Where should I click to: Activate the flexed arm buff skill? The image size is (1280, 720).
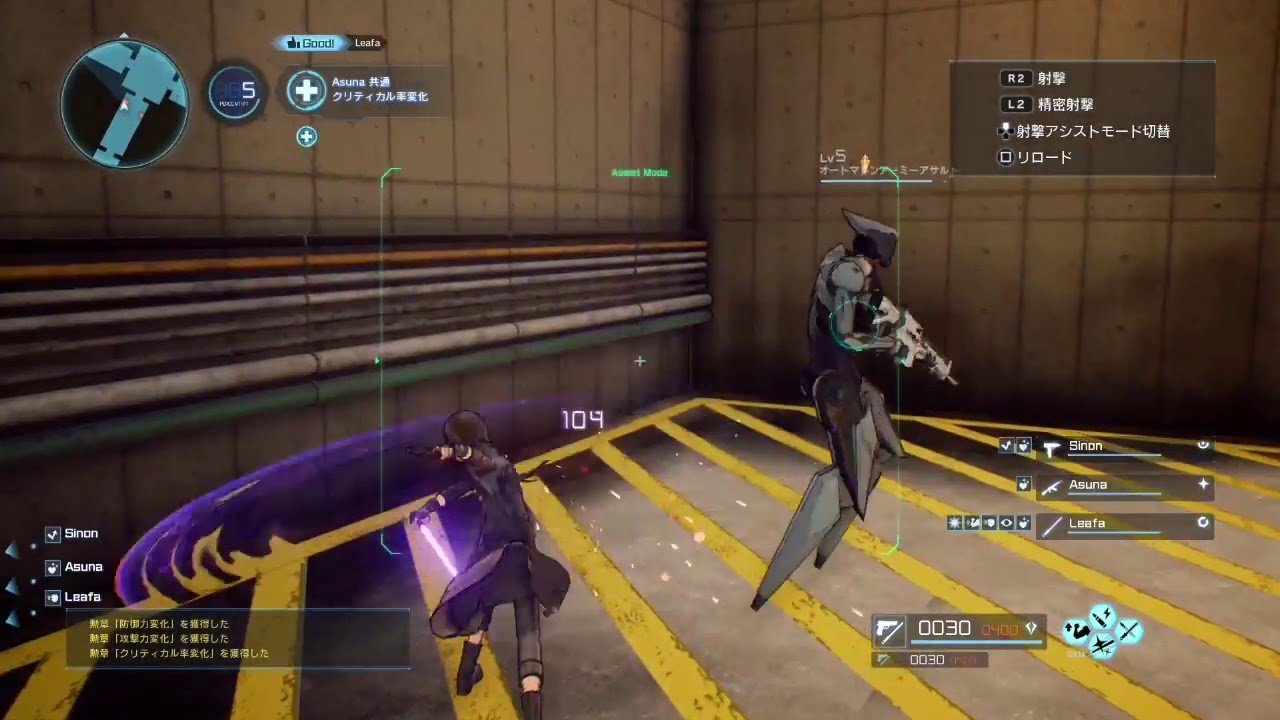1076,631
